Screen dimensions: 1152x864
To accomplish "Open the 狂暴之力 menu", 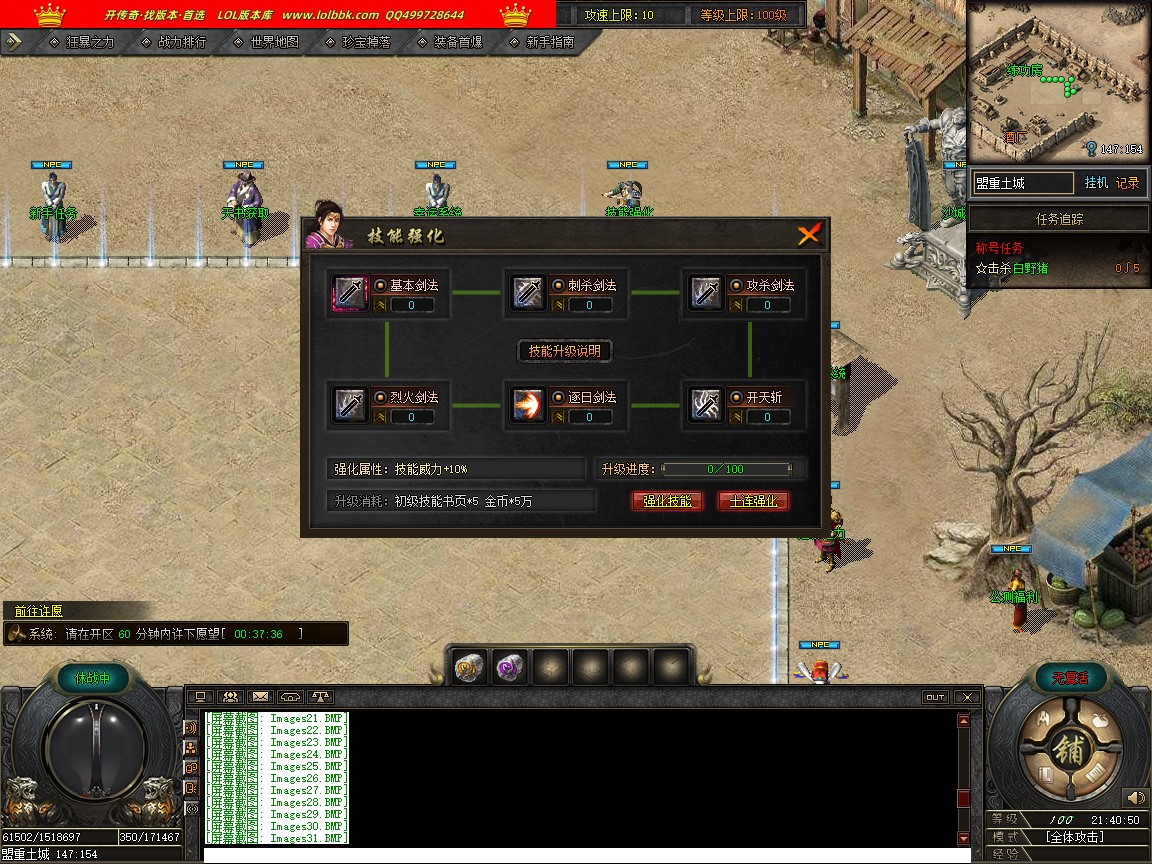I will (x=90, y=42).
